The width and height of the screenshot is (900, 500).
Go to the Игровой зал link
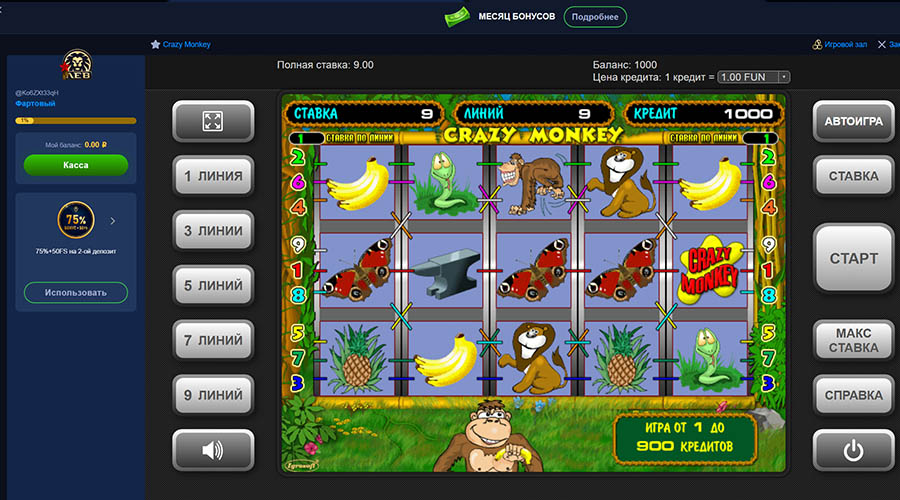[x=838, y=45]
